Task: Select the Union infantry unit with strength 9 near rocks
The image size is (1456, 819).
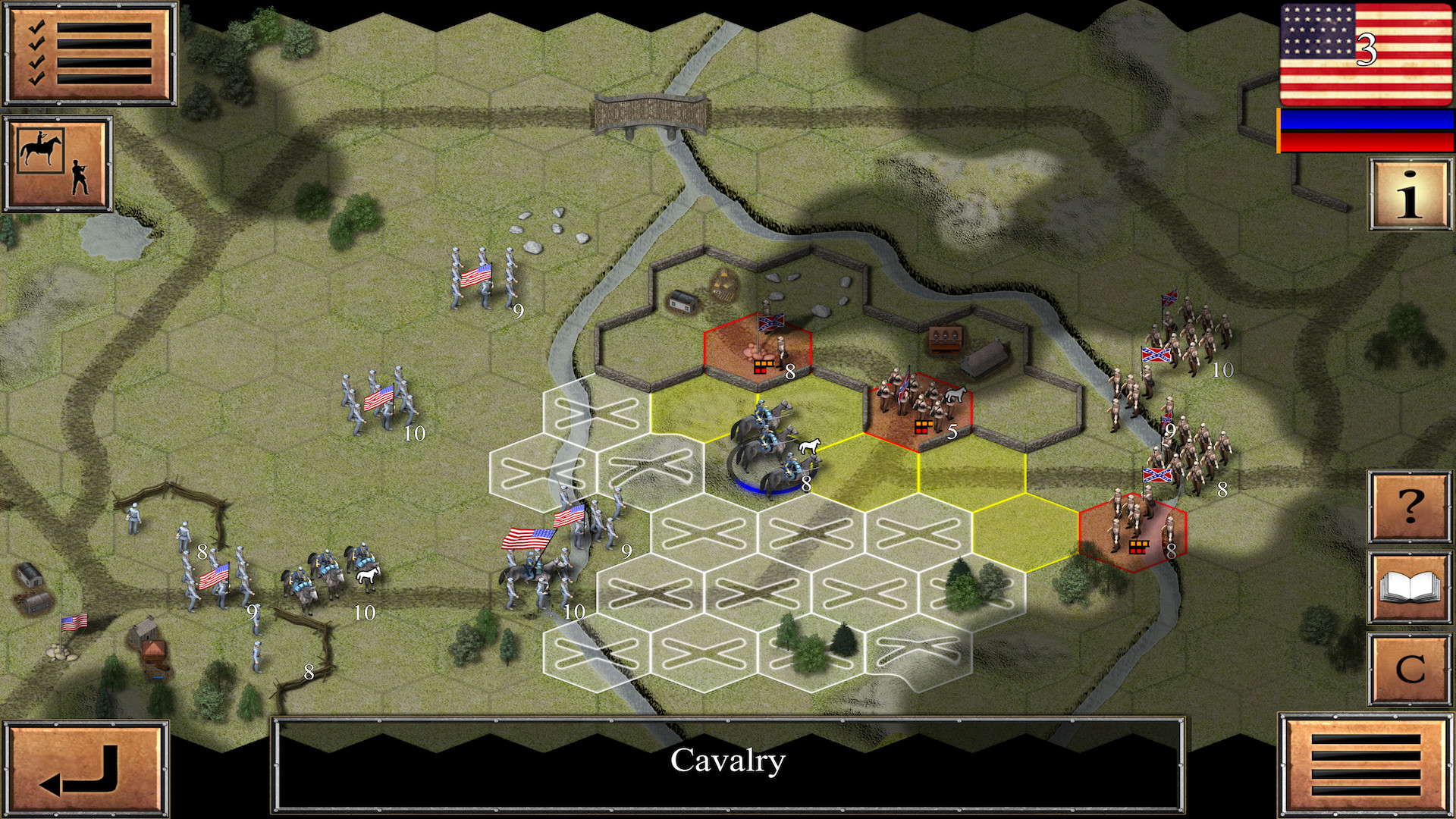Action: (484, 279)
